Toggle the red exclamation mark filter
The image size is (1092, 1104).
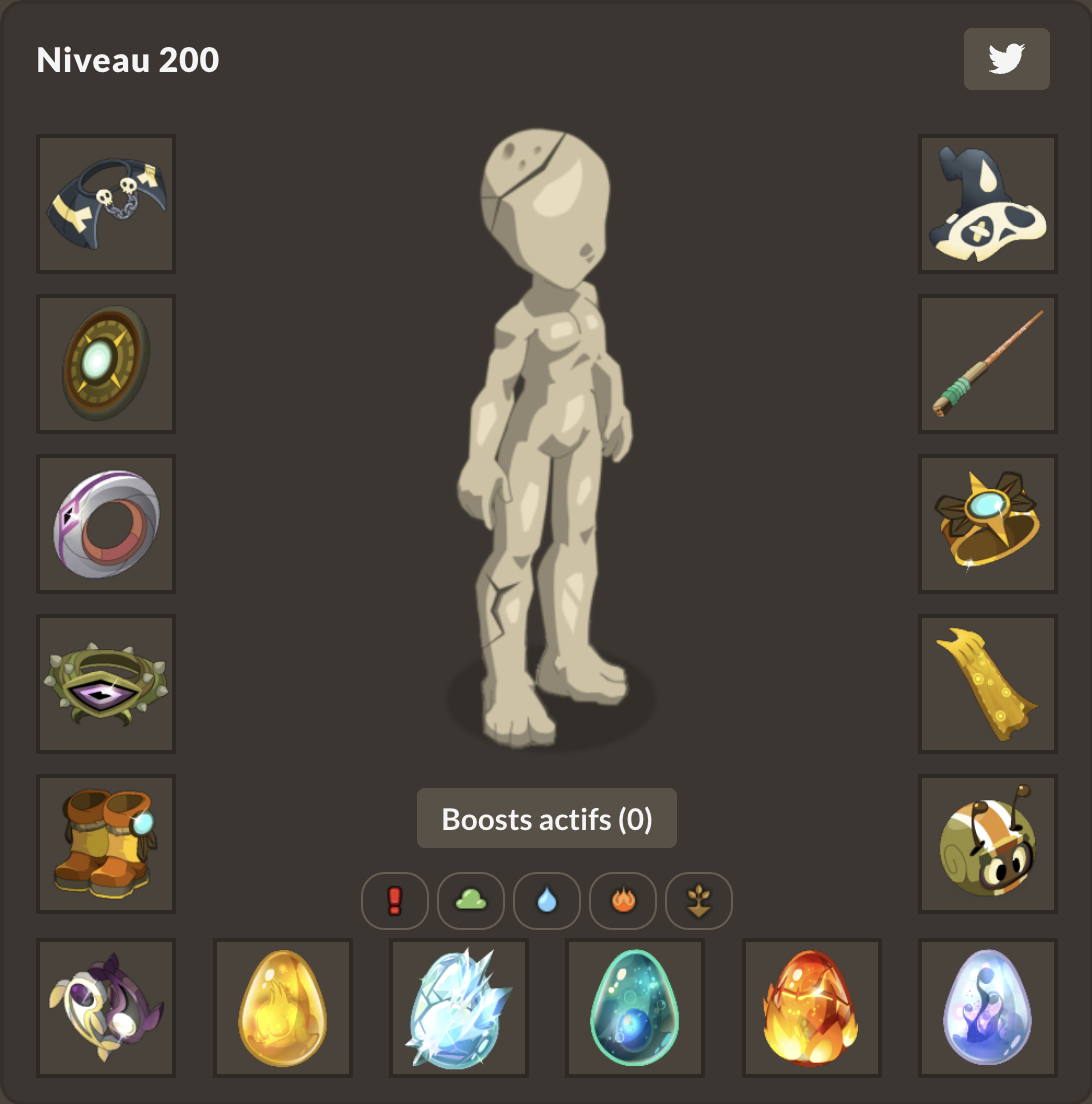coord(395,901)
